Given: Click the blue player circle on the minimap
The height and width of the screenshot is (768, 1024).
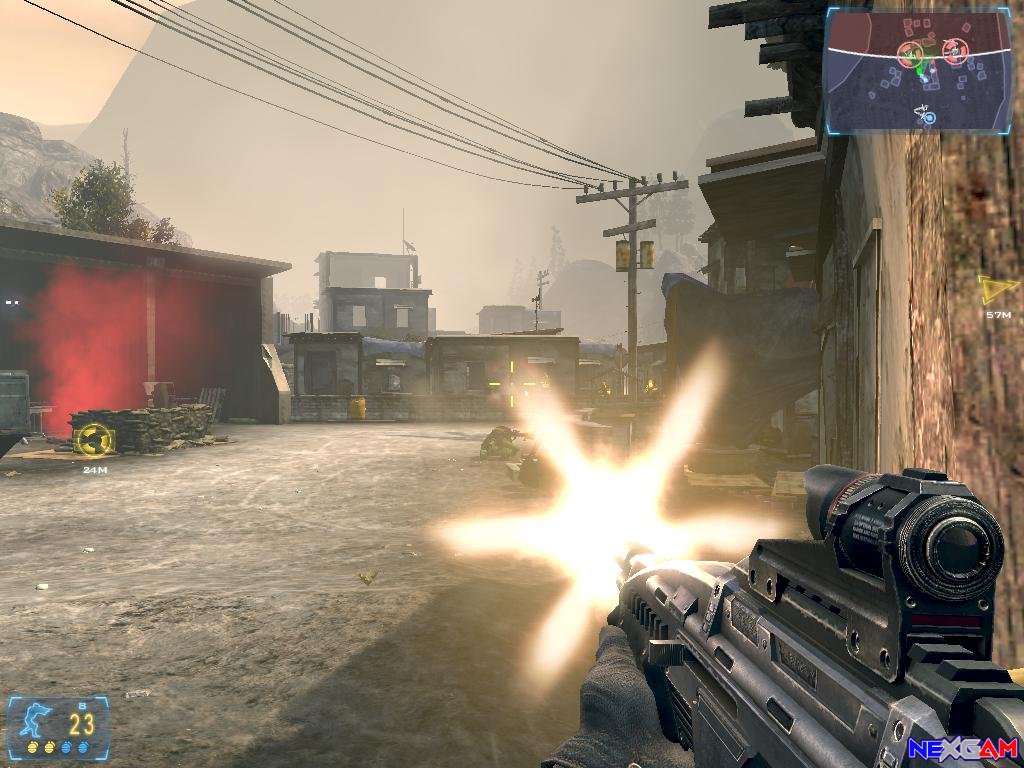Looking at the screenshot, I should click(929, 118).
